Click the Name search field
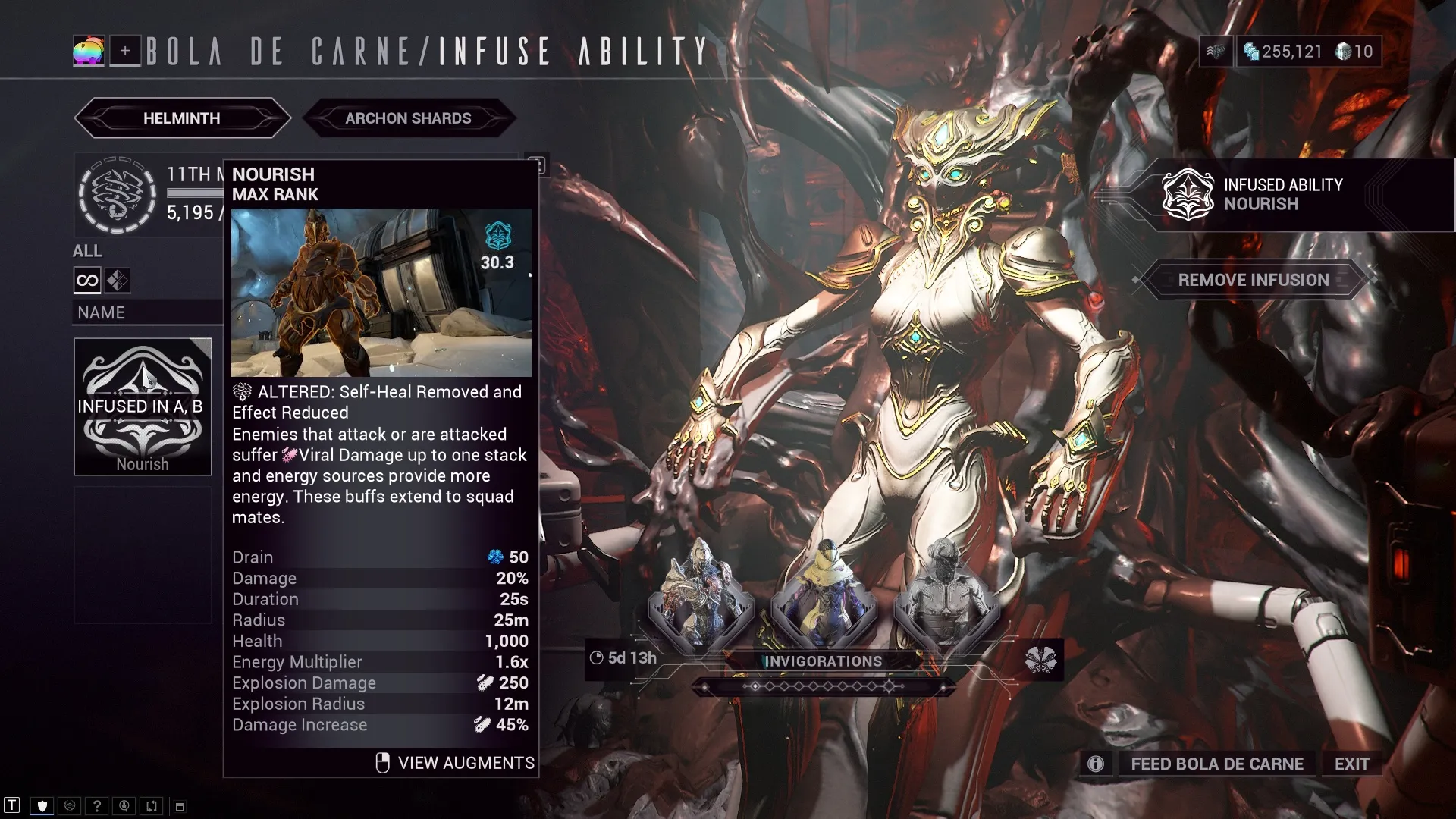The height and width of the screenshot is (819, 1456). click(x=147, y=312)
